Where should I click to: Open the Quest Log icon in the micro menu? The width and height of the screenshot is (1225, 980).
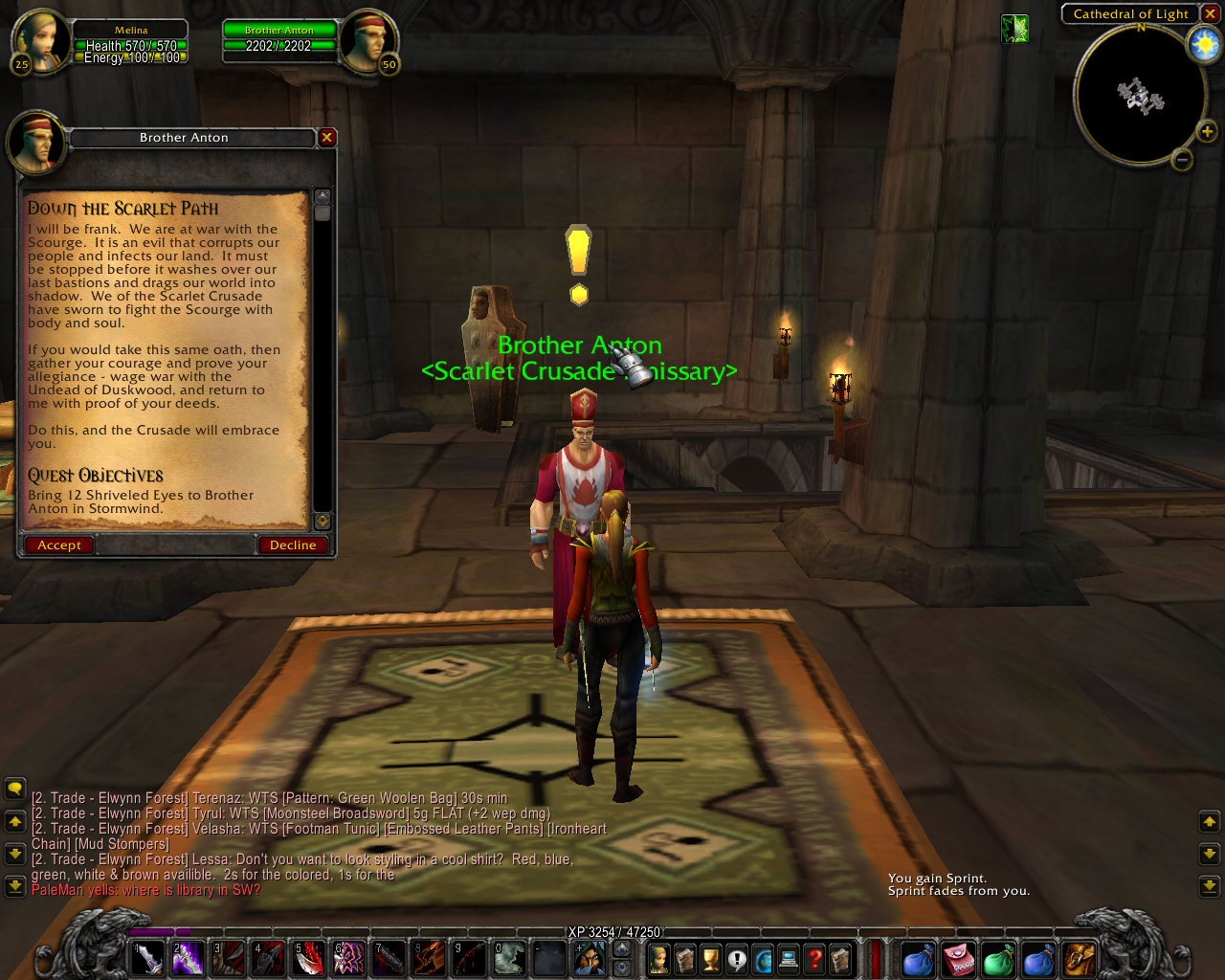pos(737,960)
